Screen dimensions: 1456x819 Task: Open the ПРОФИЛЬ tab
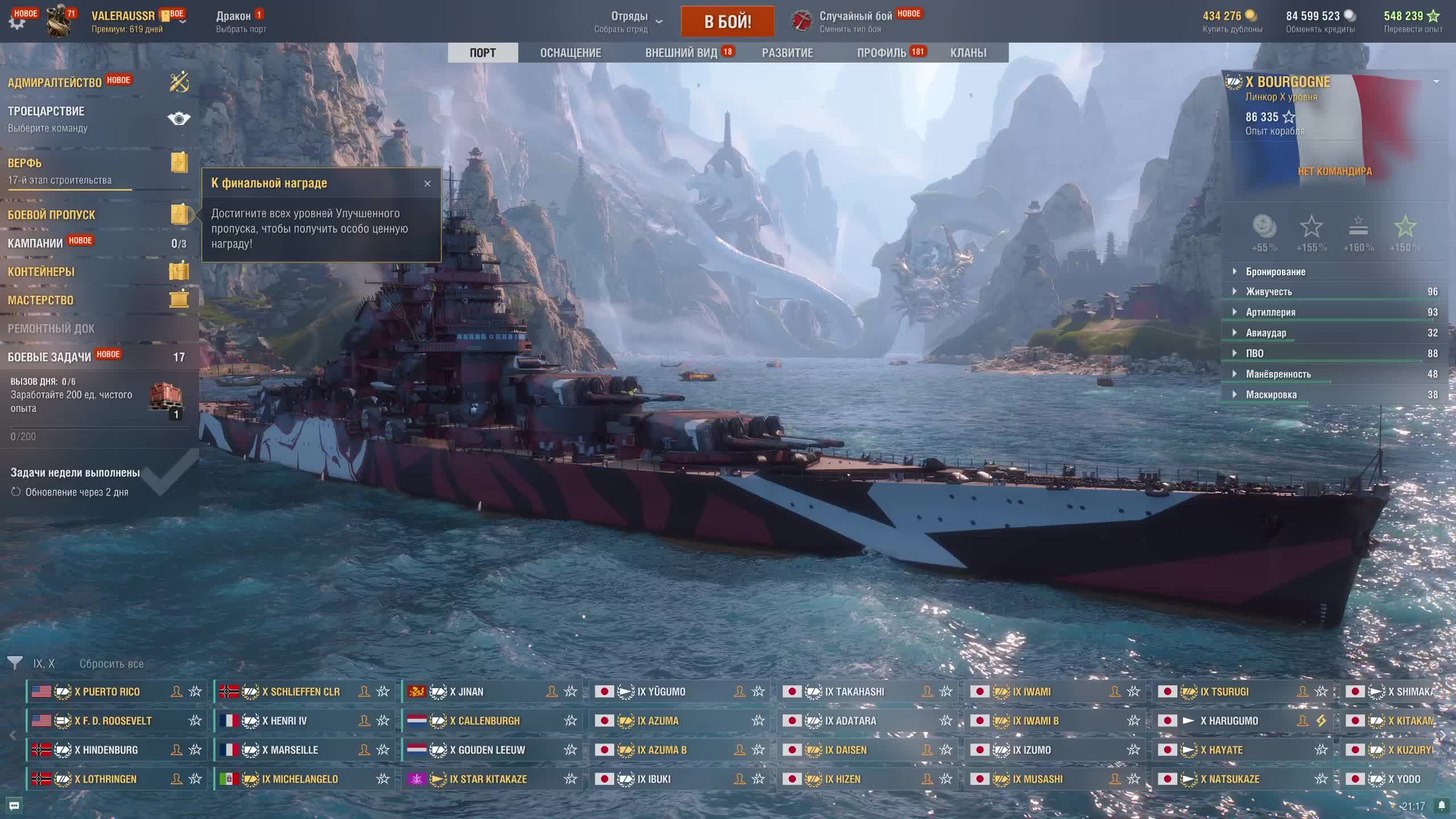coord(882,53)
